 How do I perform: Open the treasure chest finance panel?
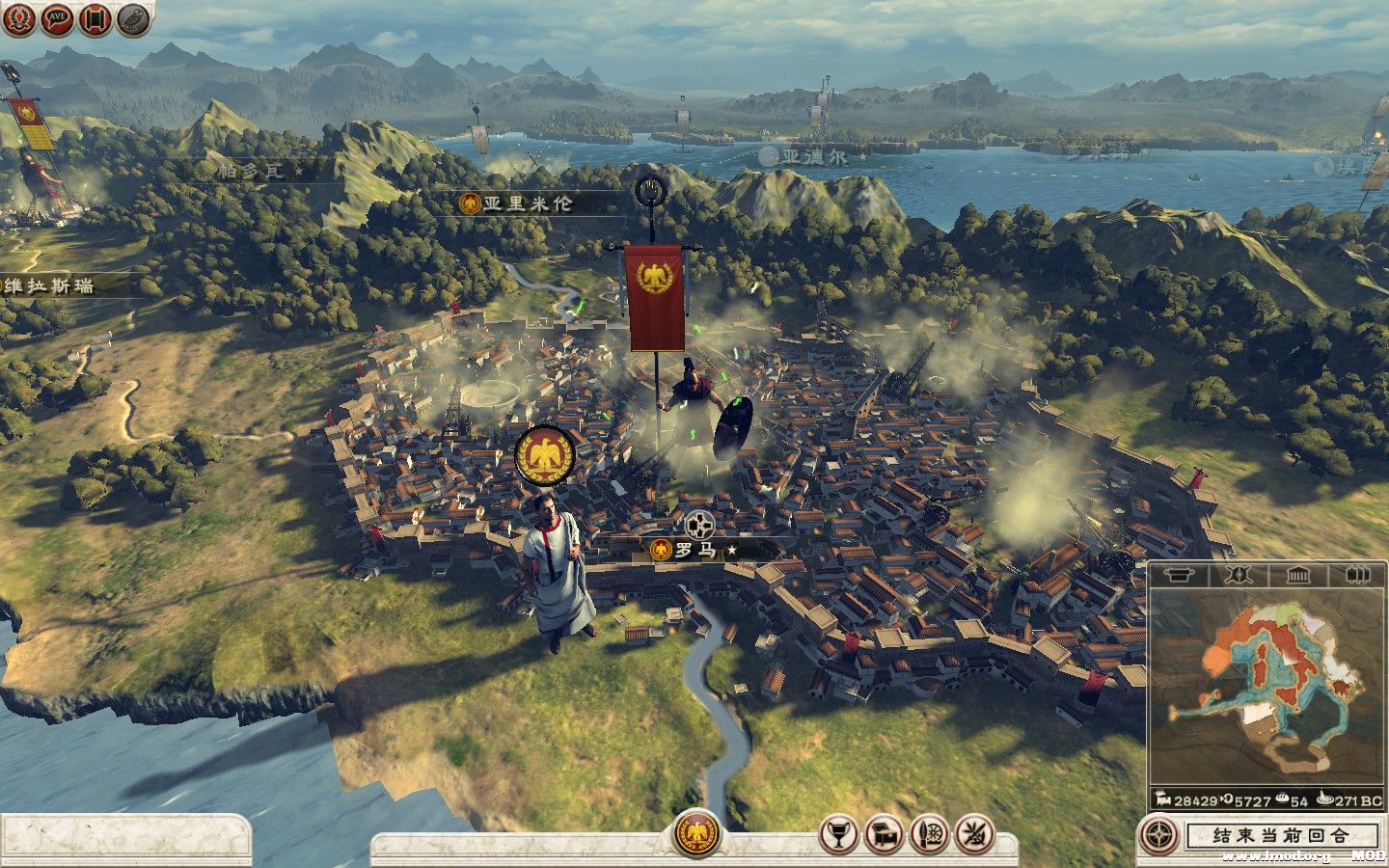click(883, 834)
